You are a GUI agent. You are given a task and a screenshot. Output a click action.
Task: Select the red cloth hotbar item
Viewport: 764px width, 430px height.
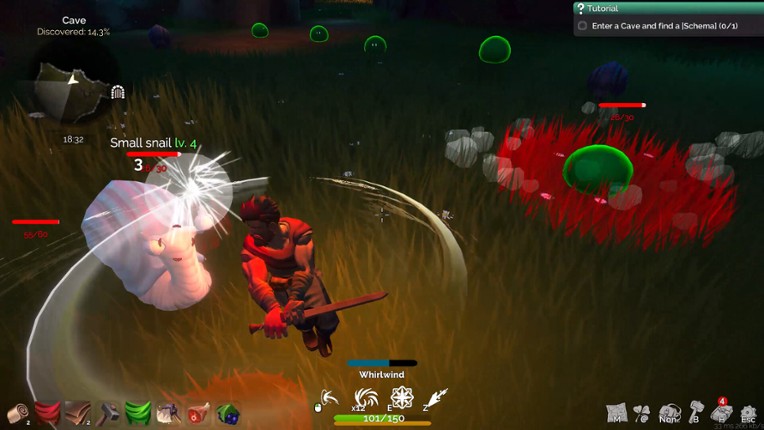click(x=47, y=413)
